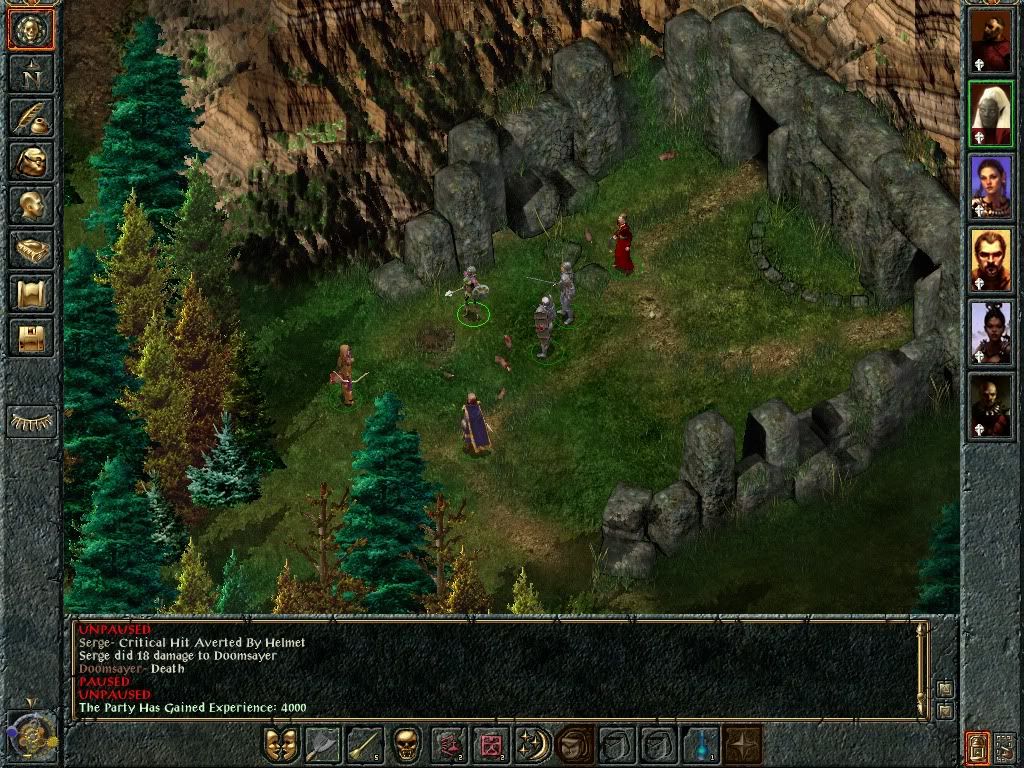Open the area map compass button
1024x768 pixels.
click(x=31, y=74)
